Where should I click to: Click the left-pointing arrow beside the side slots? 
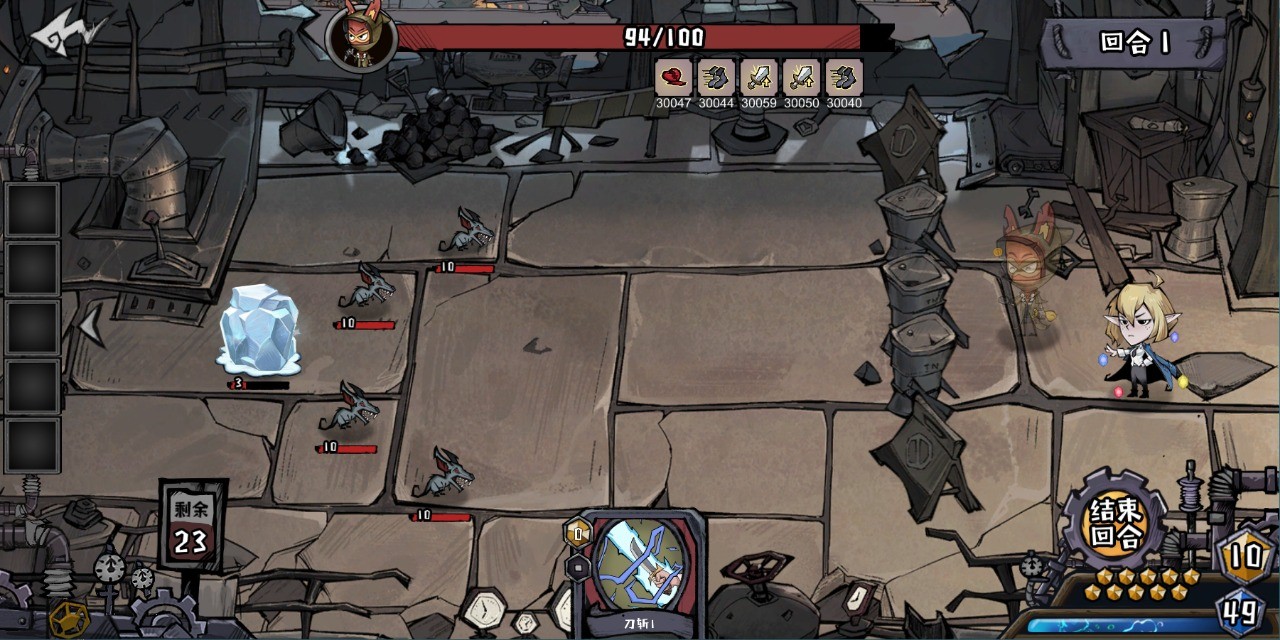click(92, 327)
